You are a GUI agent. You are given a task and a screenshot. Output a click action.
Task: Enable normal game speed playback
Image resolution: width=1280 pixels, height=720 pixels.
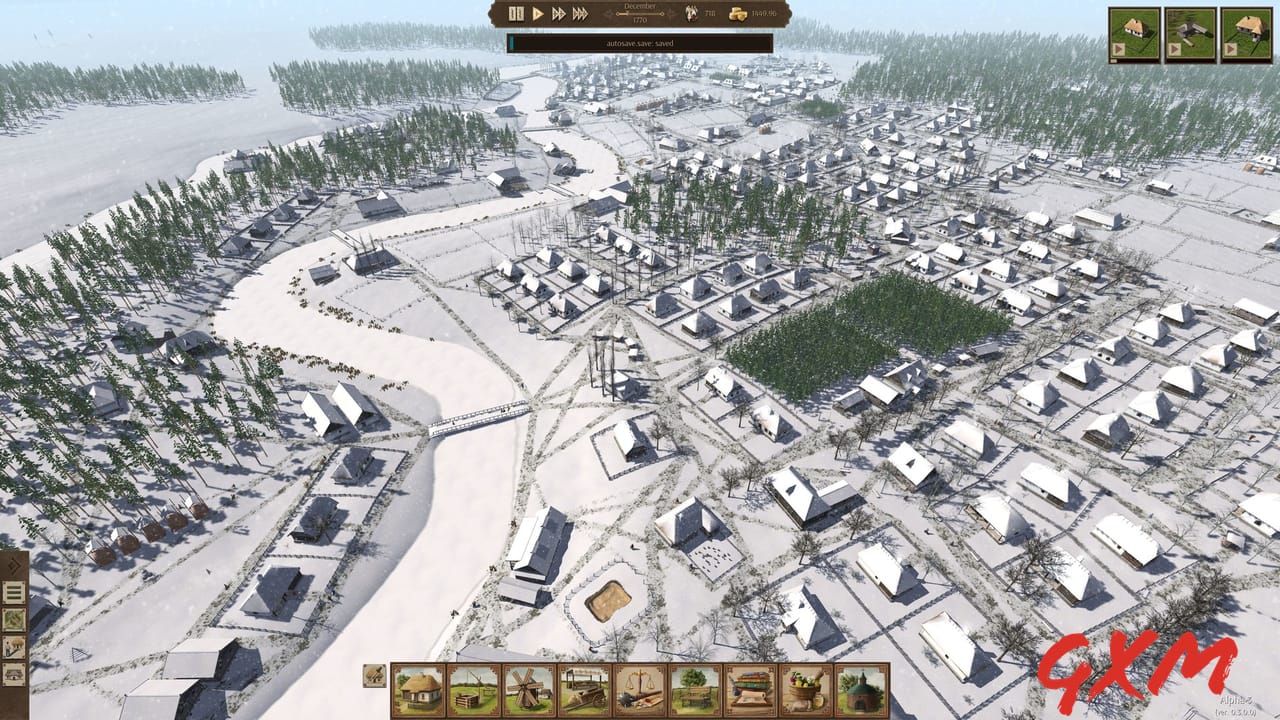click(538, 13)
